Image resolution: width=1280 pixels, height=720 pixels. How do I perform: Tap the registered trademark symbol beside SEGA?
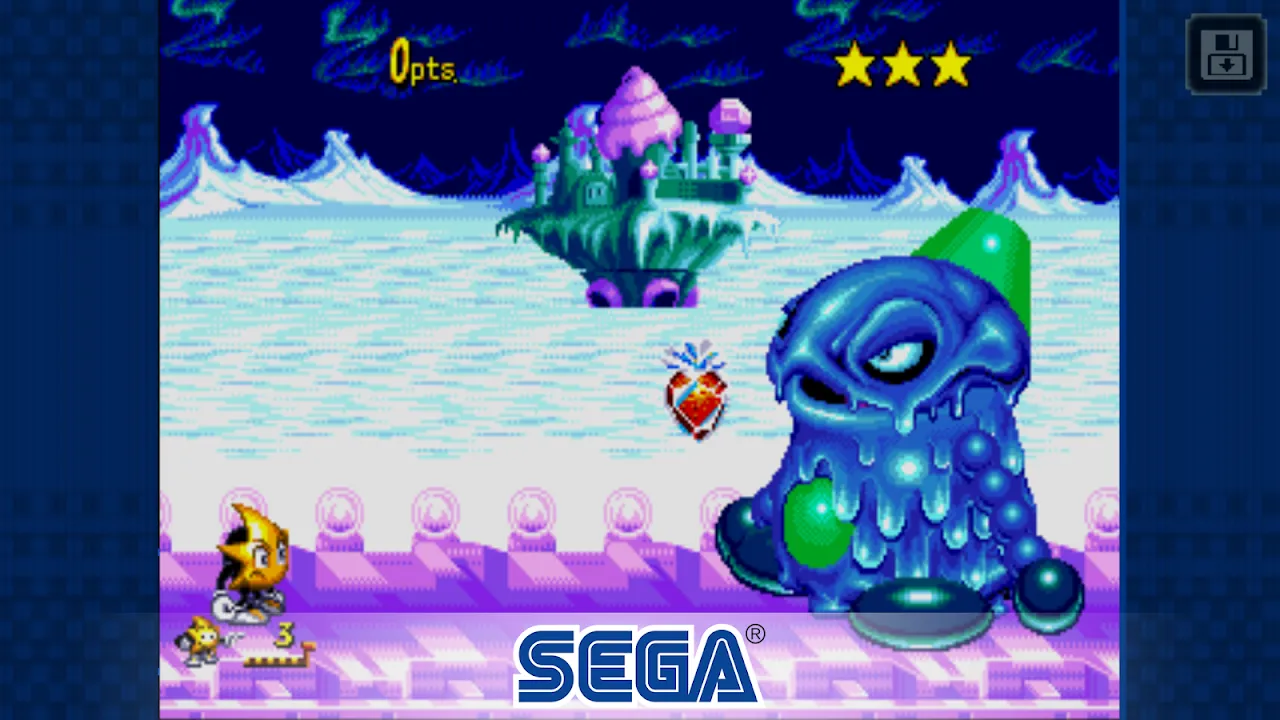click(x=758, y=634)
